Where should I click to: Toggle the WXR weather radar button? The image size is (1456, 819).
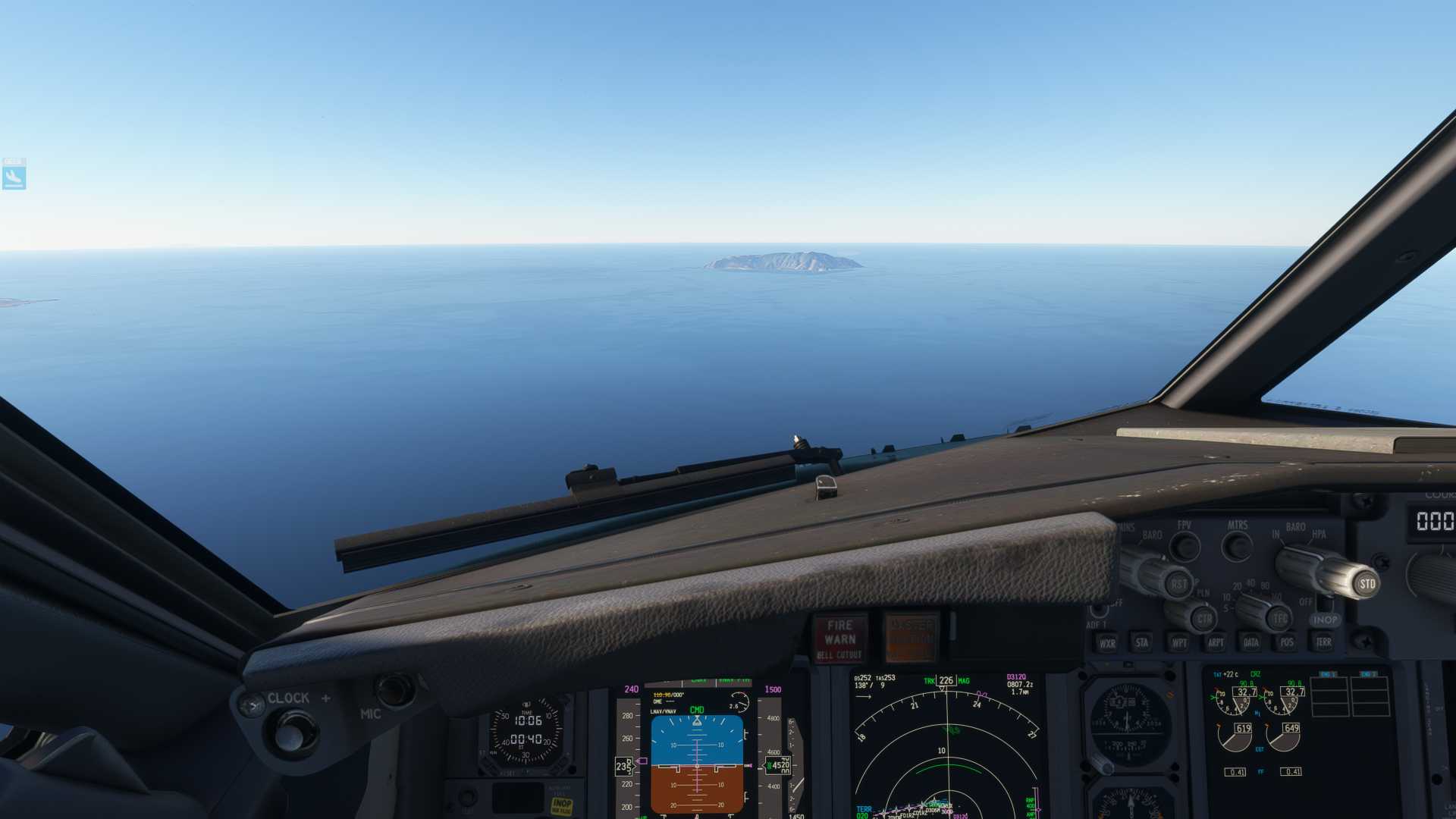tap(1107, 643)
